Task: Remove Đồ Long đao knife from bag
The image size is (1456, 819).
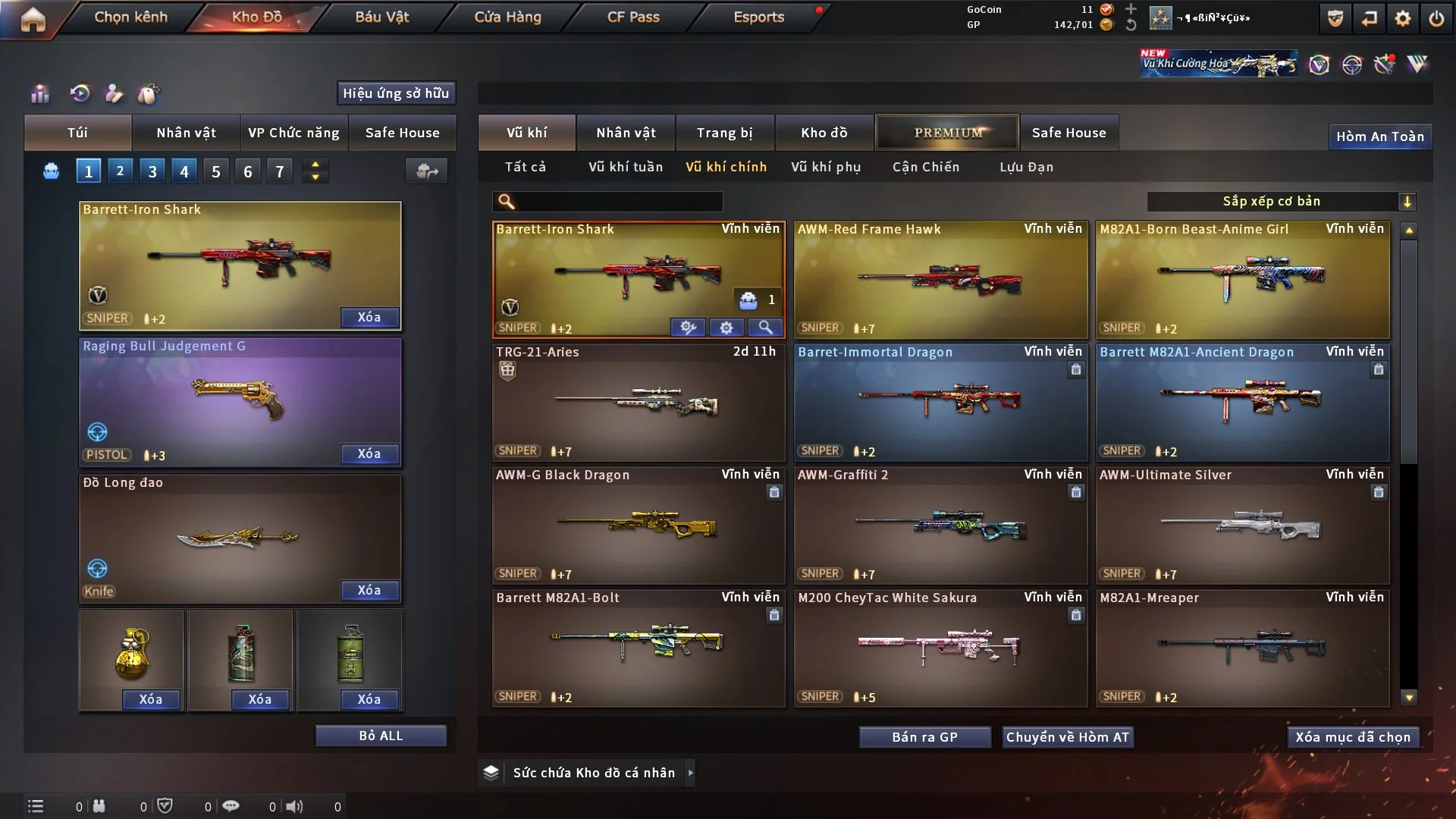Action: (369, 590)
